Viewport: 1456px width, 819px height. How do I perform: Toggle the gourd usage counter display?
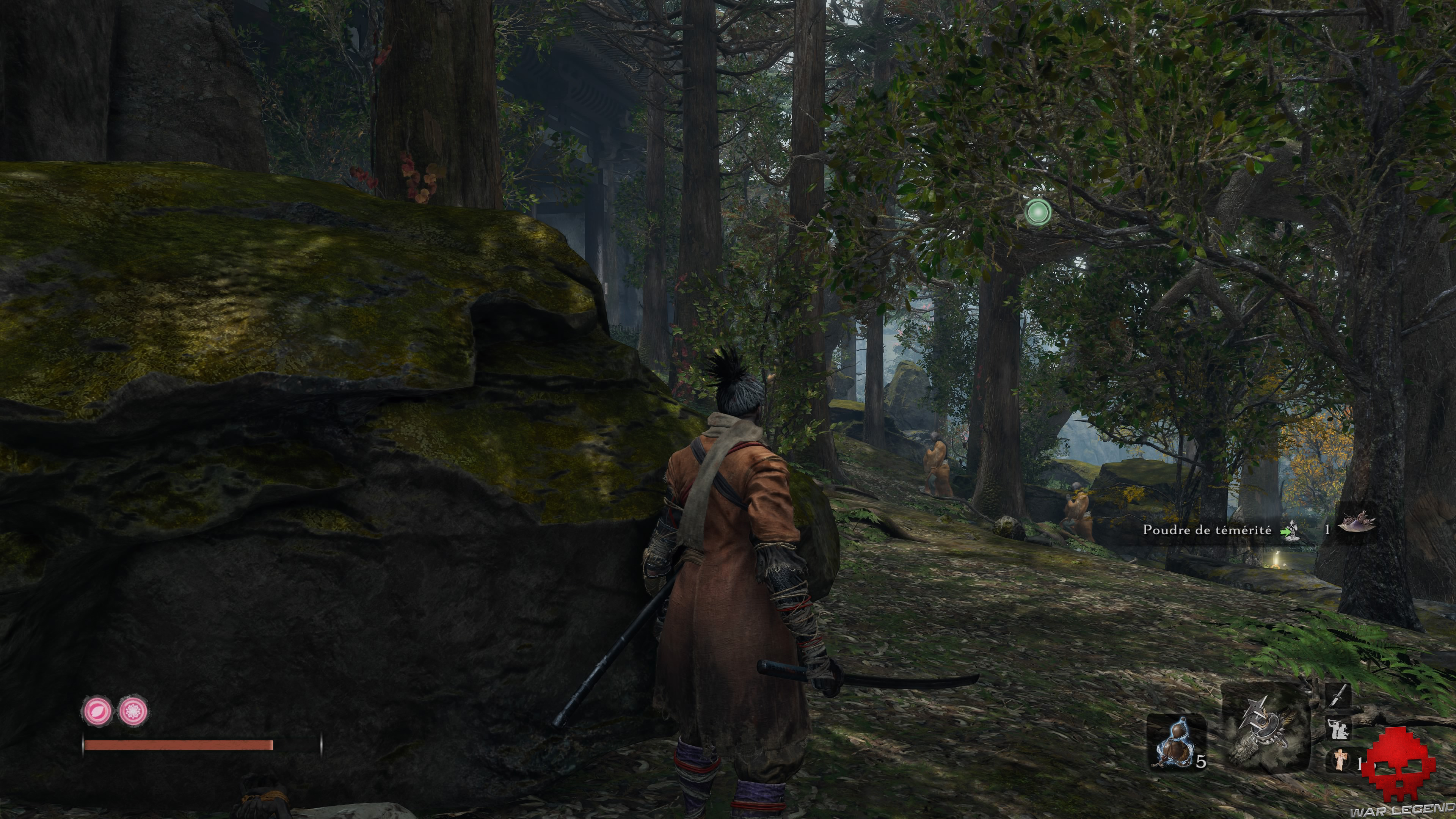pos(1201,762)
